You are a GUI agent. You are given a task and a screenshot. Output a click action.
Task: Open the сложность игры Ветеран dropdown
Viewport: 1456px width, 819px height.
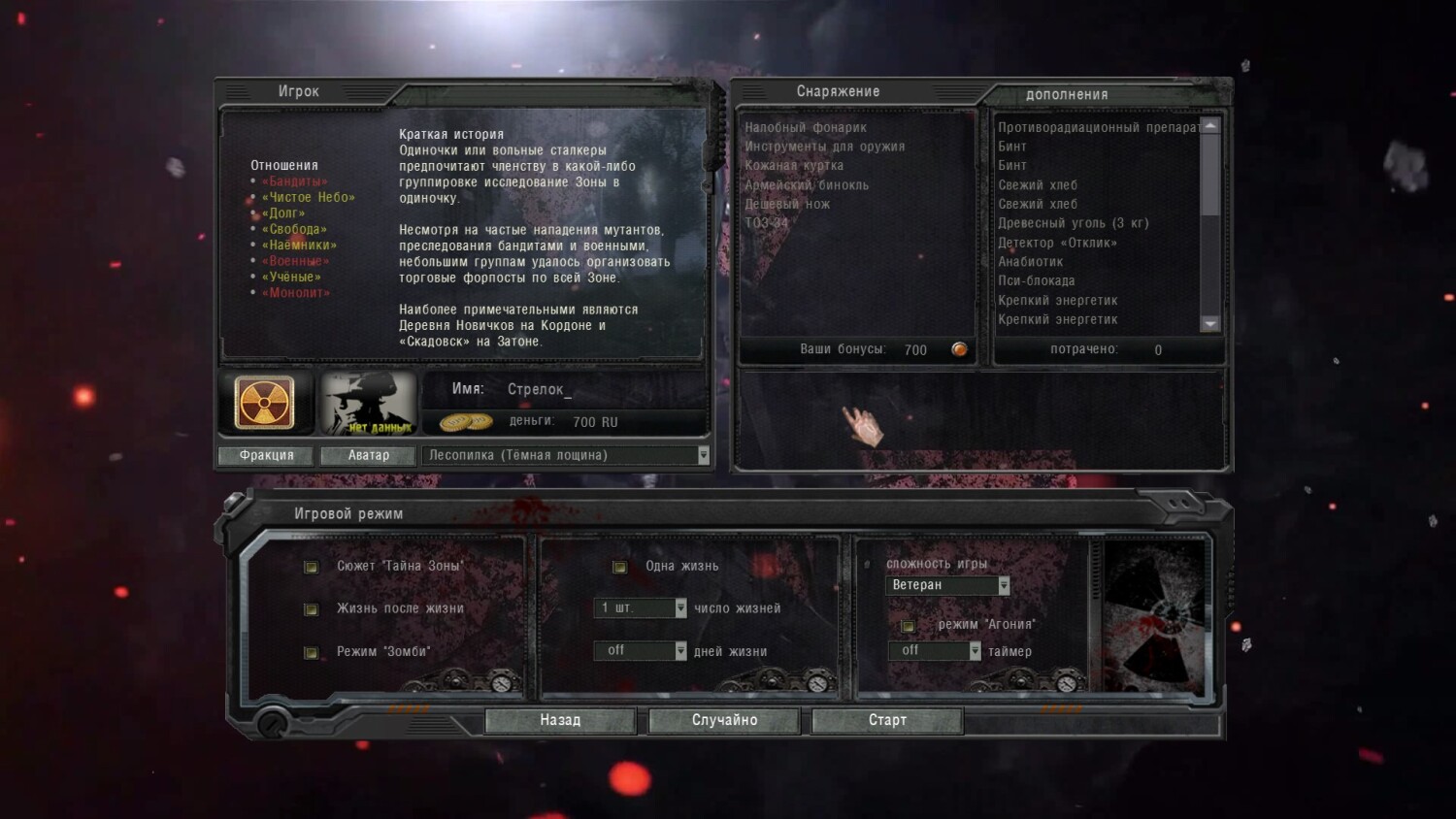pyautogui.click(x=1004, y=585)
